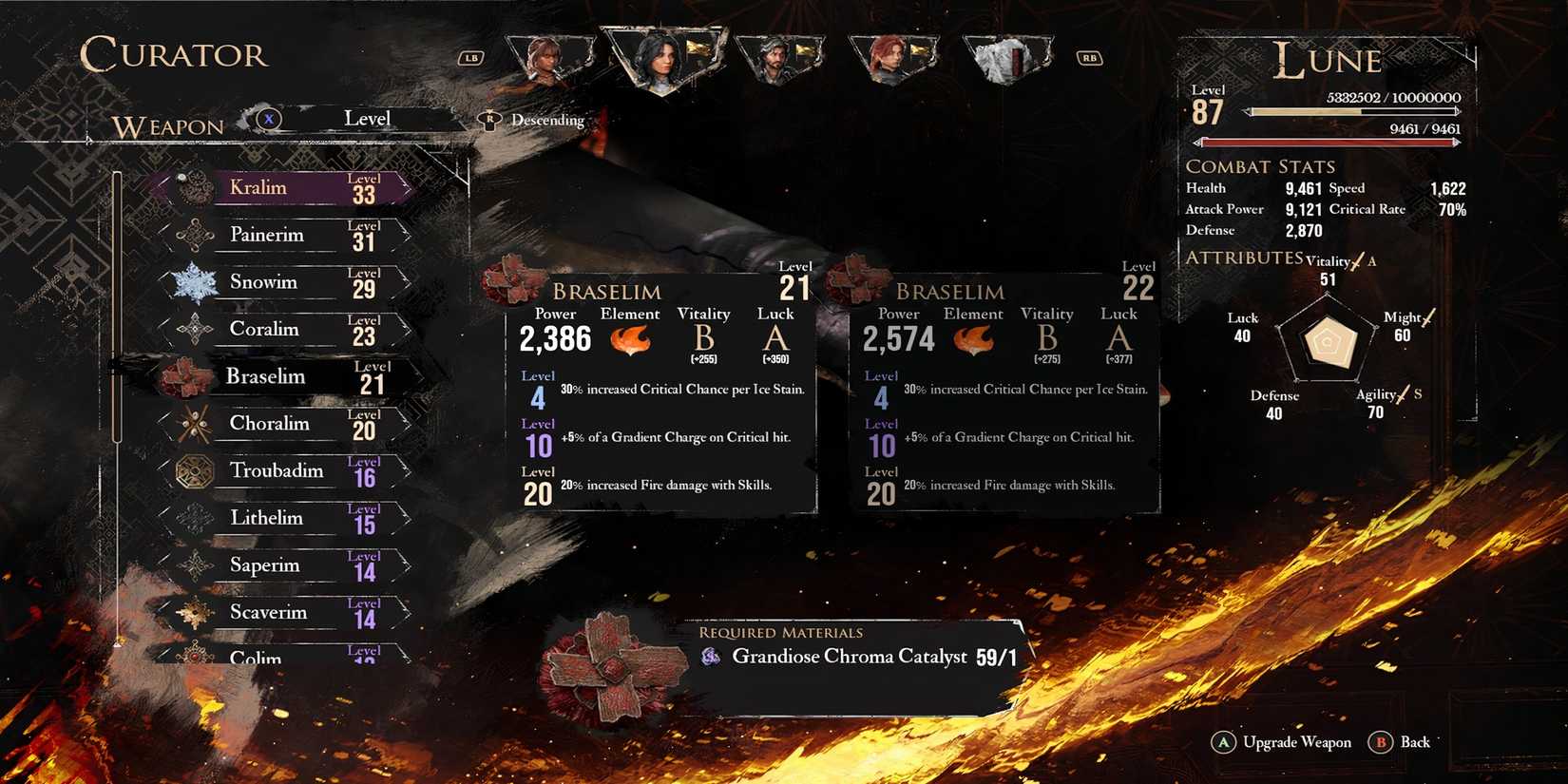This screenshot has height=784, width=1568.
Task: Click the fire element icon on Braselim stats
Action: tap(631, 342)
